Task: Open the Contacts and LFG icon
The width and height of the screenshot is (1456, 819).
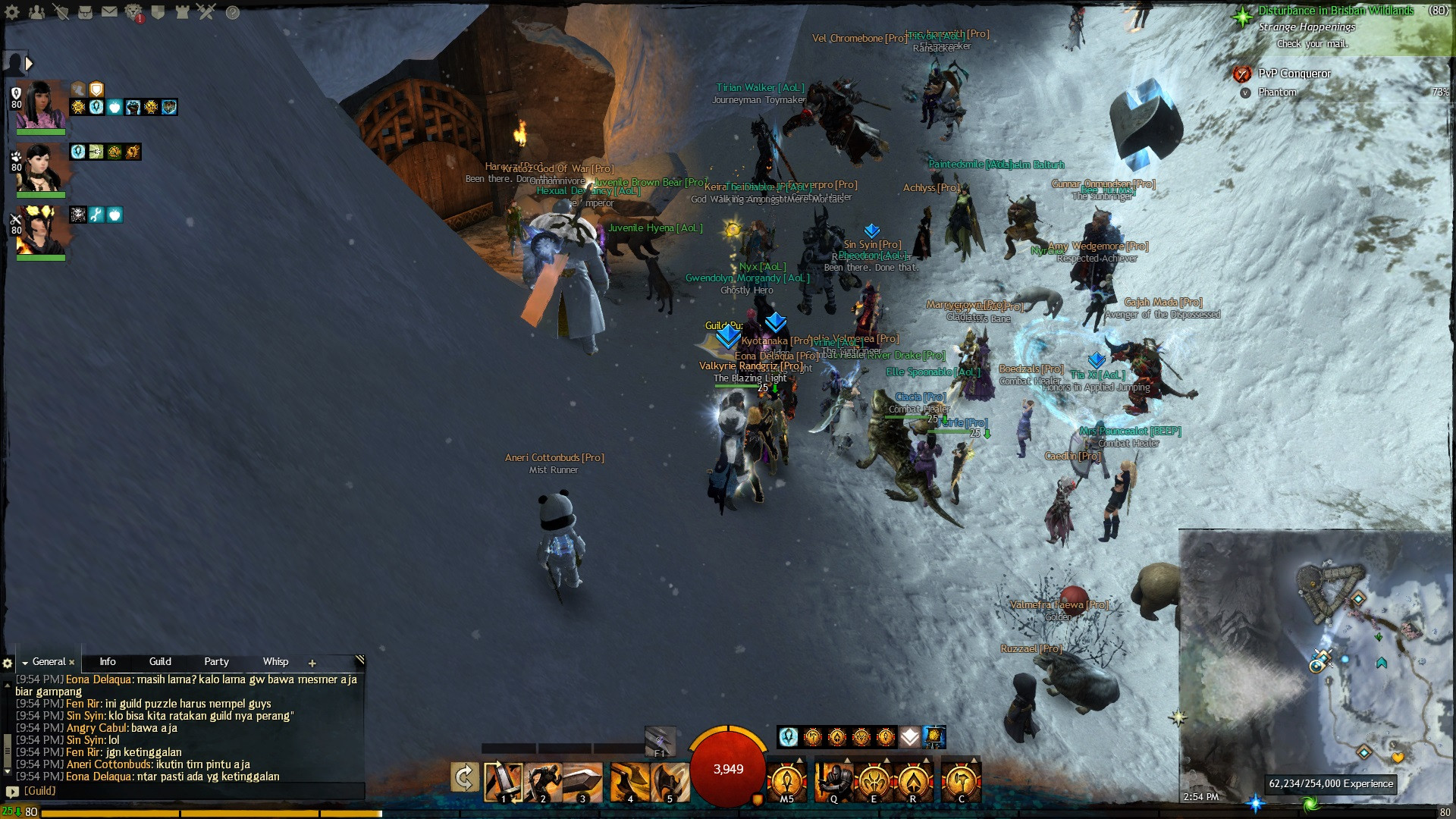Action: coord(36,11)
